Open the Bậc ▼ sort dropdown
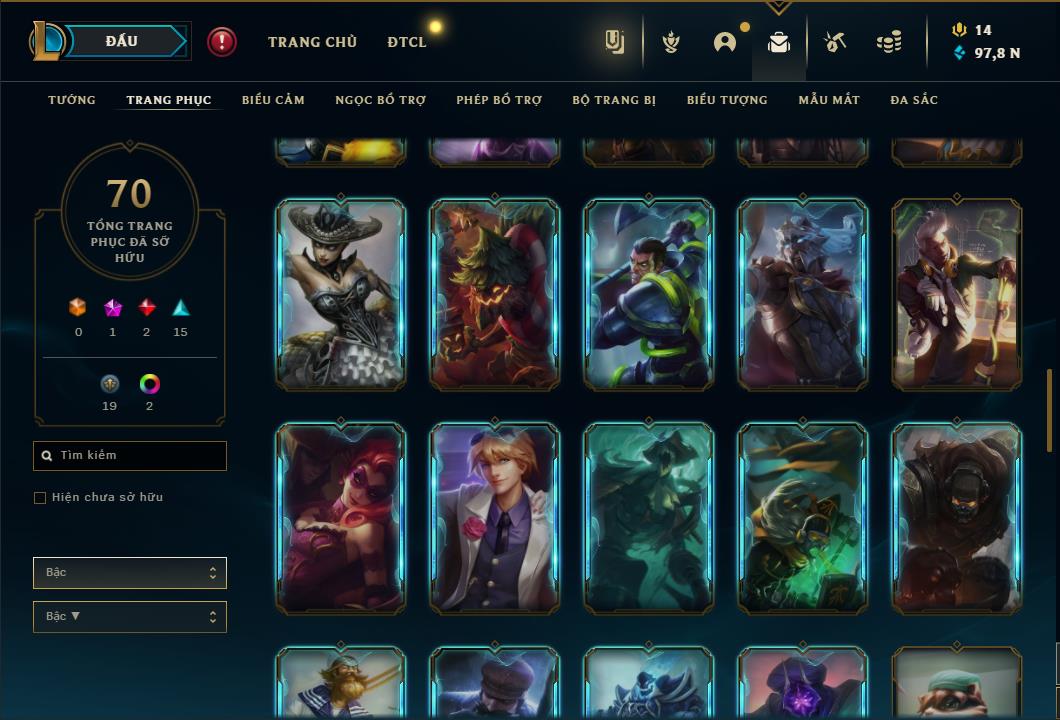Image resolution: width=1060 pixels, height=720 pixels. 130,617
